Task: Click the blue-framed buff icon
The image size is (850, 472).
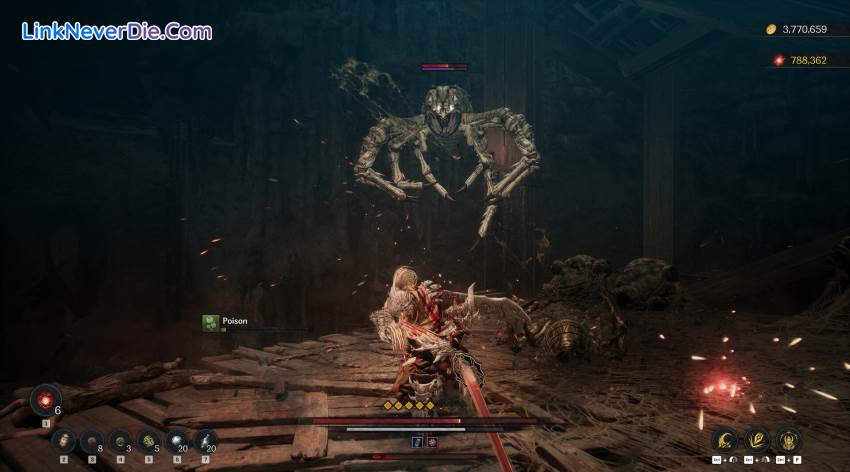Action: (417, 441)
